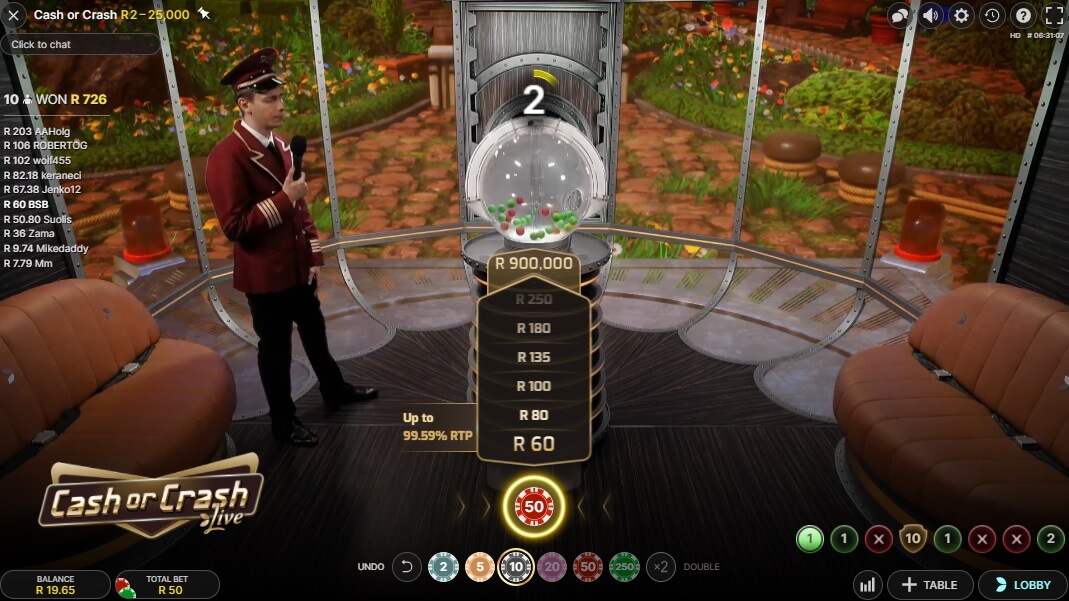Choose the red 50 chip in the chip row
The image size is (1069, 601).
(588, 567)
